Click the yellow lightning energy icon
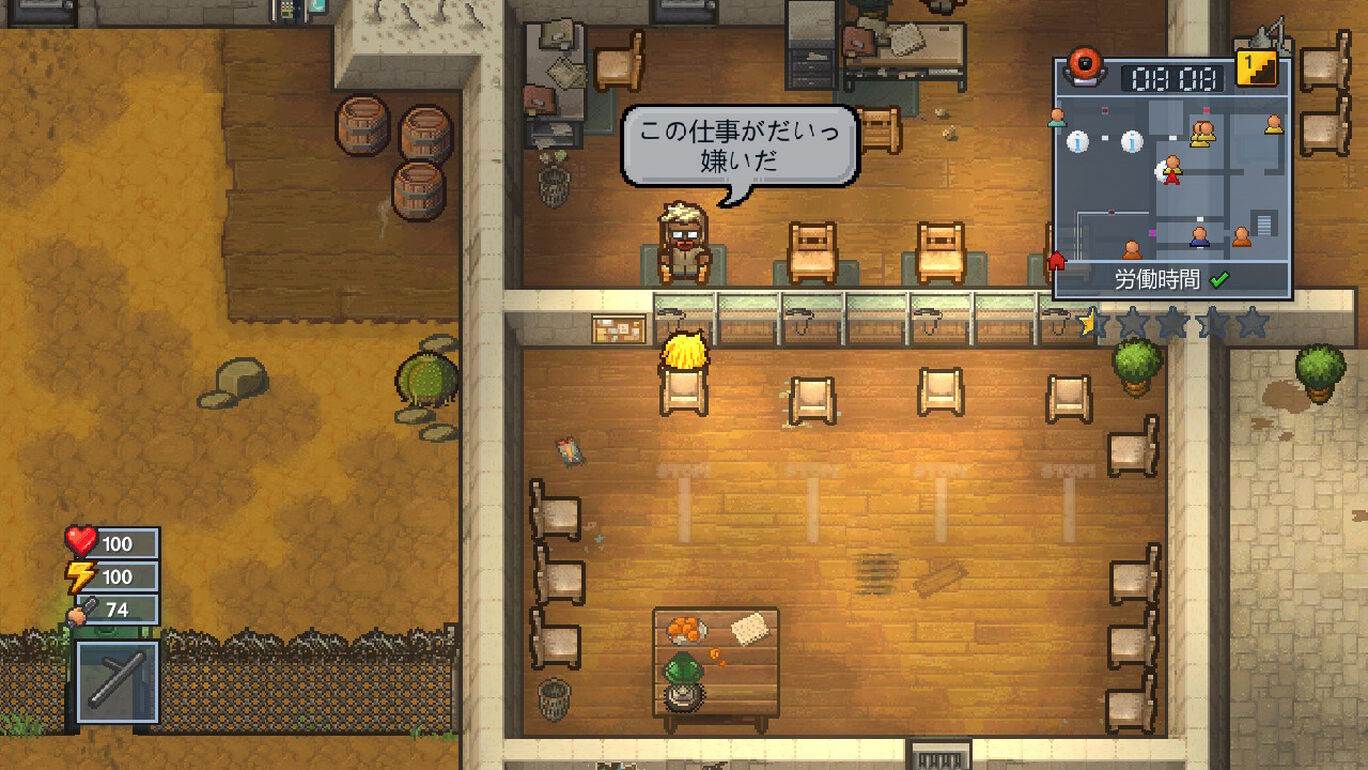The image size is (1368, 770). 80,577
